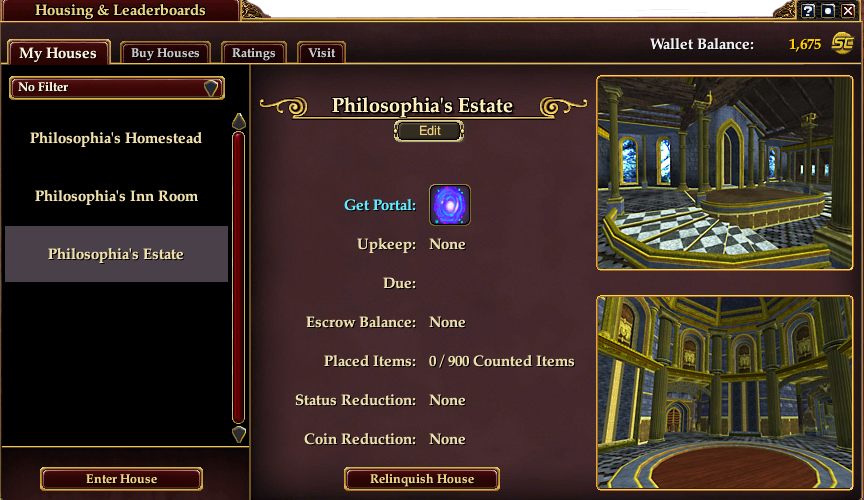Get the swirling purple portal item

(450, 205)
